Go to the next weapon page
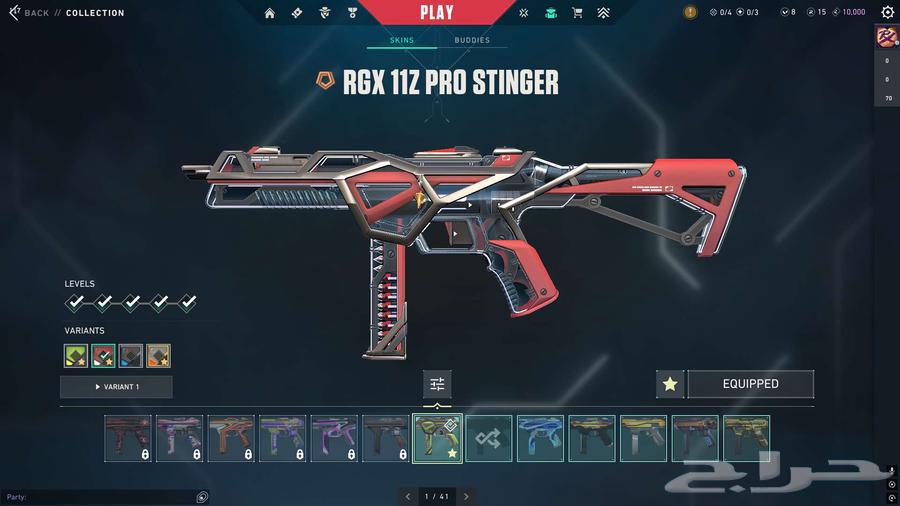The height and width of the screenshot is (506, 900). tap(466, 496)
